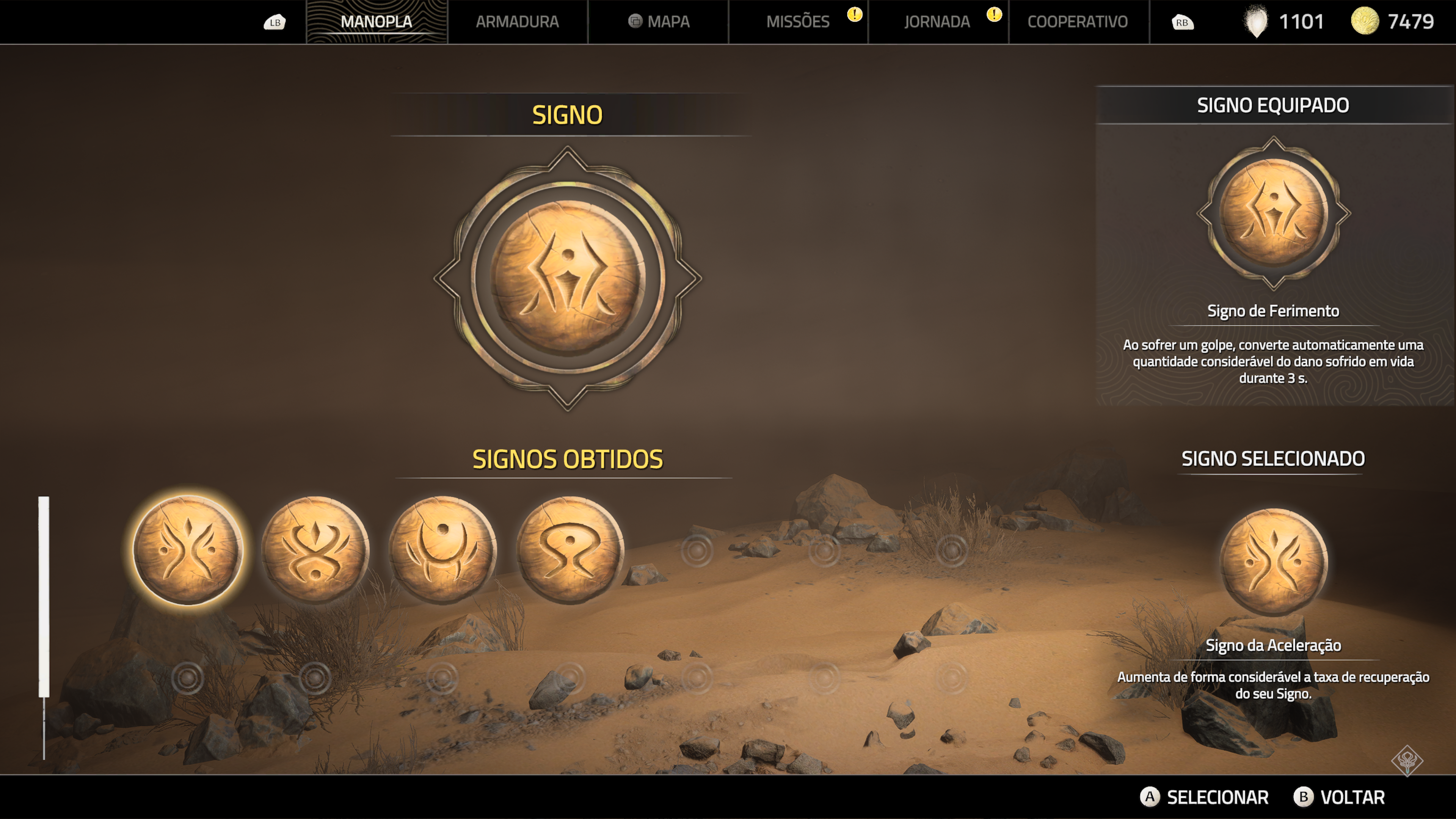Switch to the Manopla tab
Screen dimensions: 1456x819
click(x=377, y=22)
